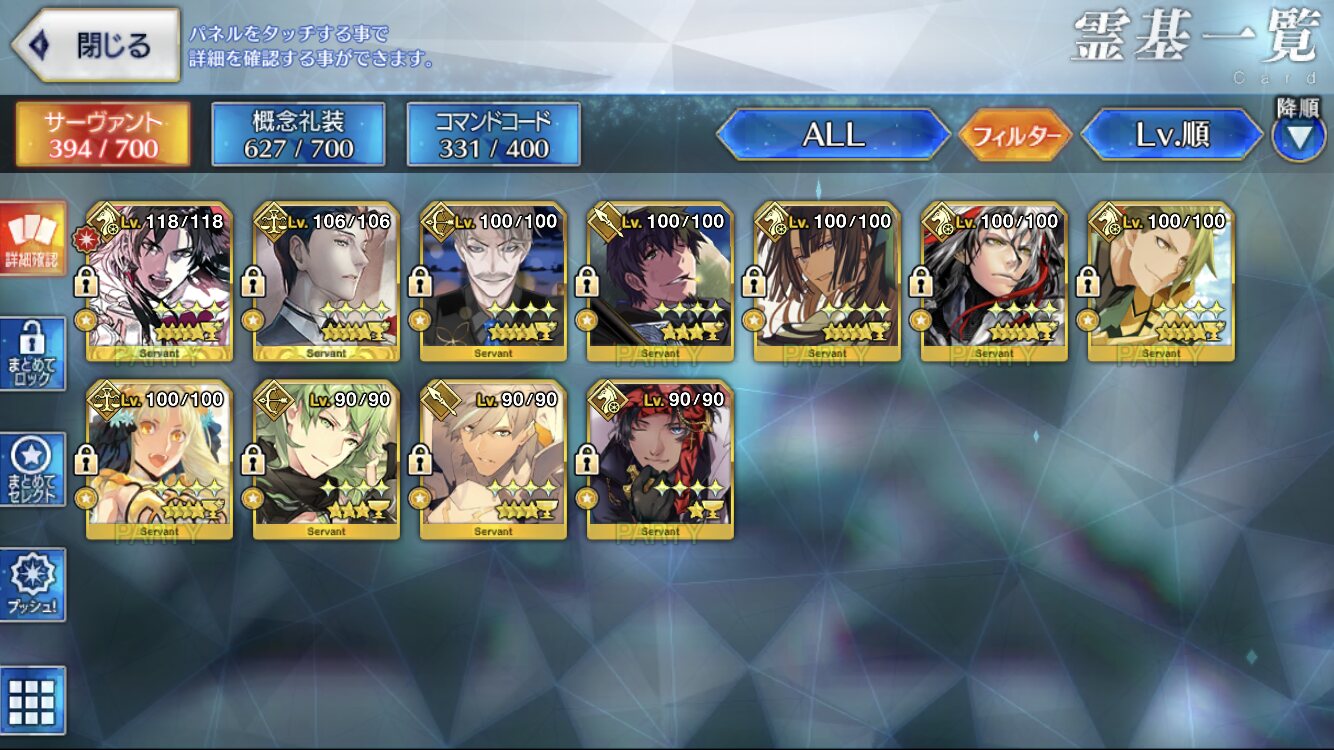1334x750 pixels.
Task: Switch to the サーヴァント tab
Action: coord(102,134)
